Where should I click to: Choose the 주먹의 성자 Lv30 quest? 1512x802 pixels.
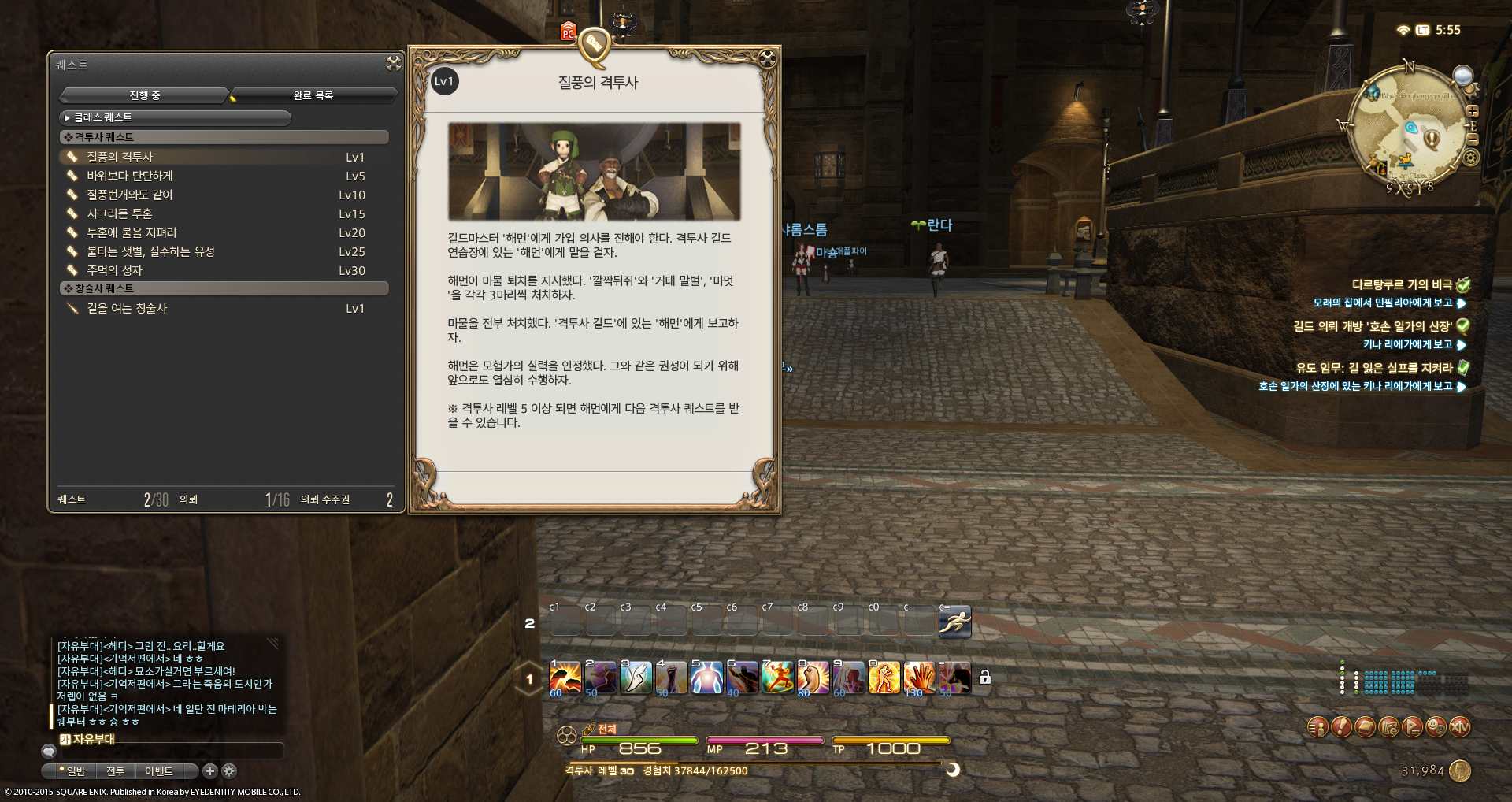pos(115,270)
